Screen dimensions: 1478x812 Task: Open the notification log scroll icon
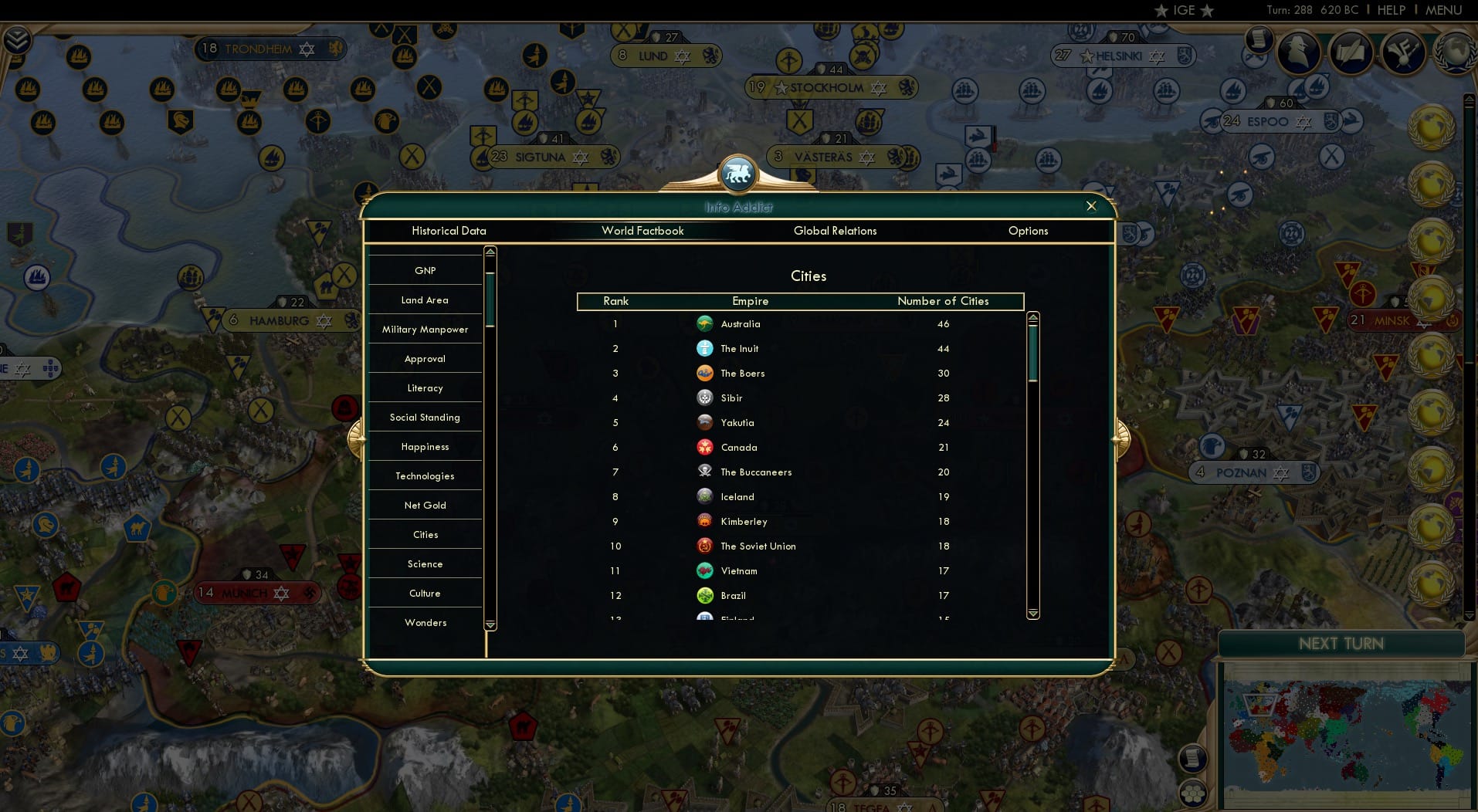pyautogui.click(x=1192, y=758)
